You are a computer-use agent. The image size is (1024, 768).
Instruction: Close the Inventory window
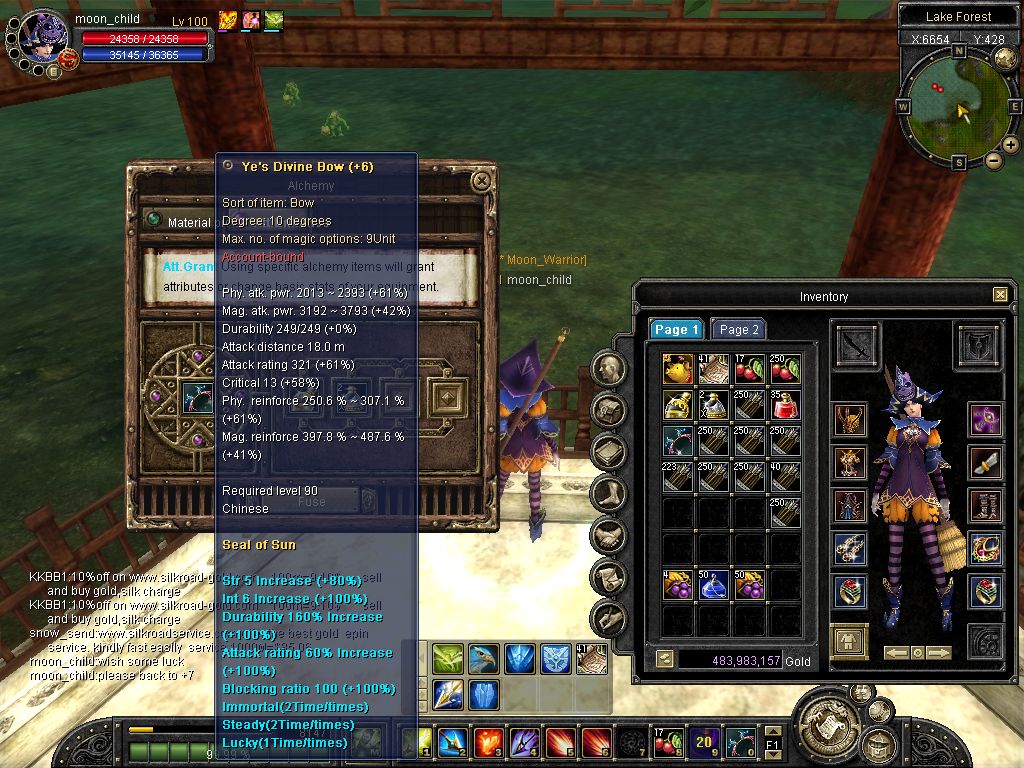pos(1000,295)
